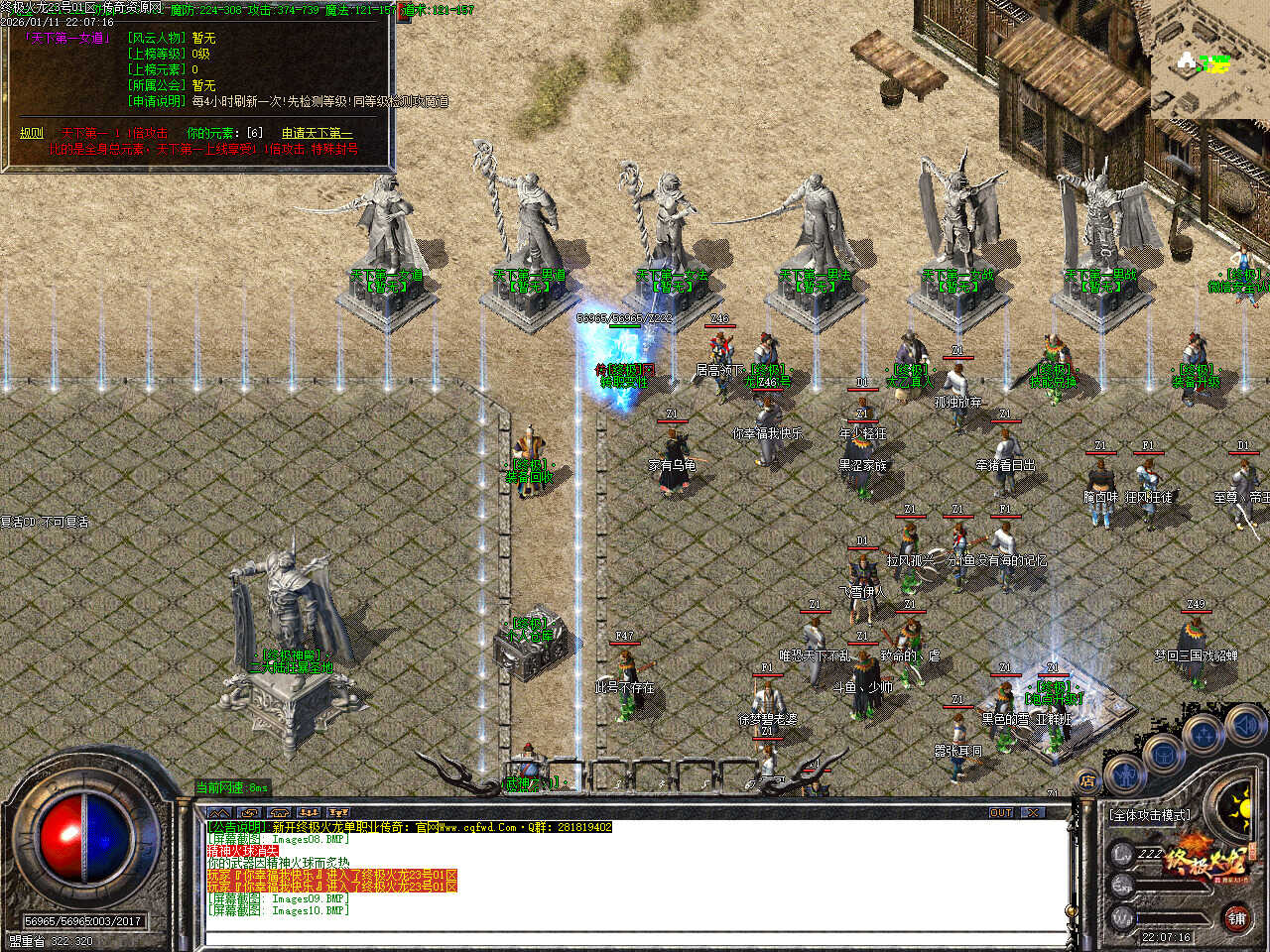Open the 铺 stall button
Screen dimensions: 1270x952
coord(1236,918)
